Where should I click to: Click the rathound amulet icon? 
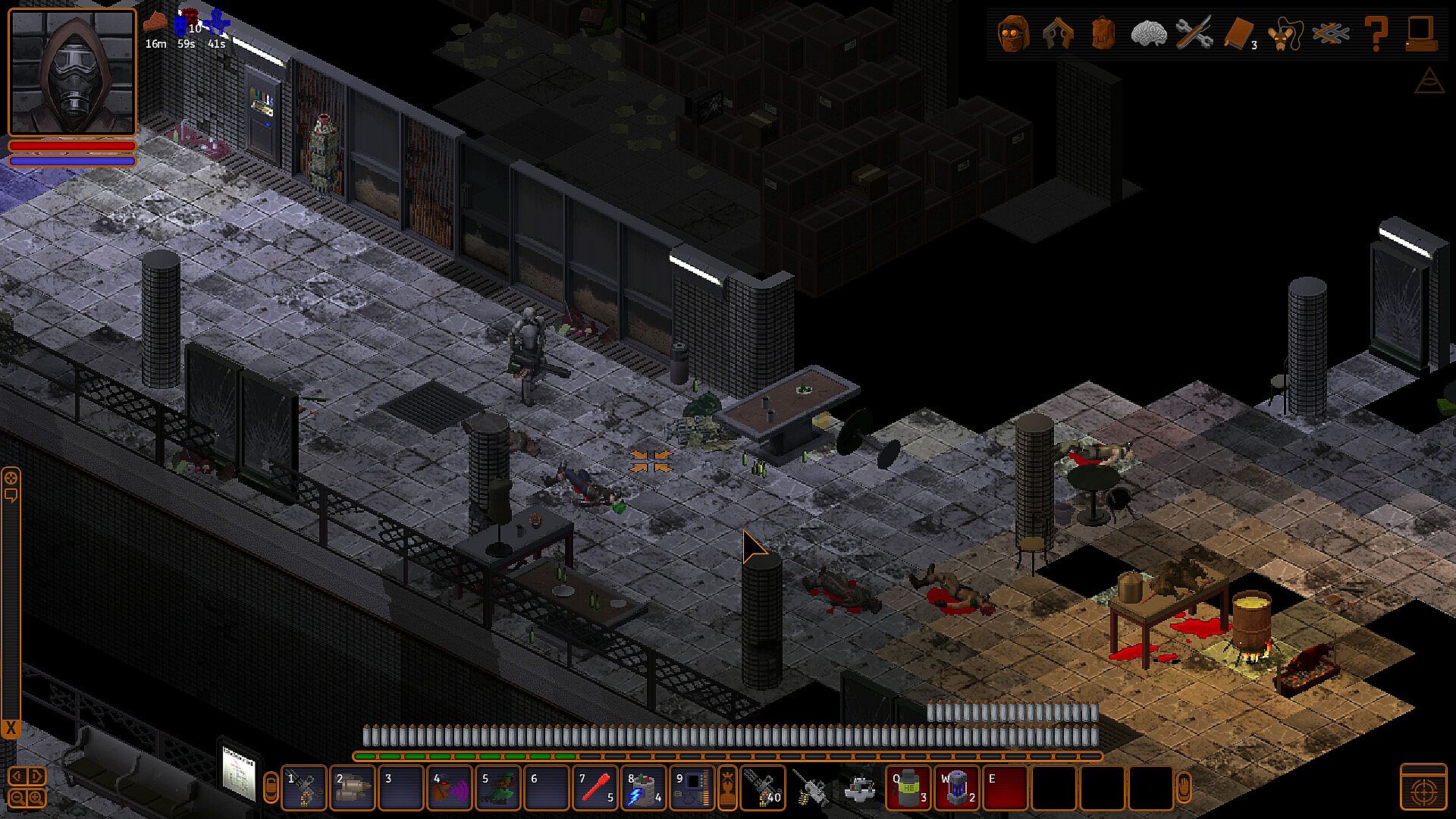click(1283, 35)
